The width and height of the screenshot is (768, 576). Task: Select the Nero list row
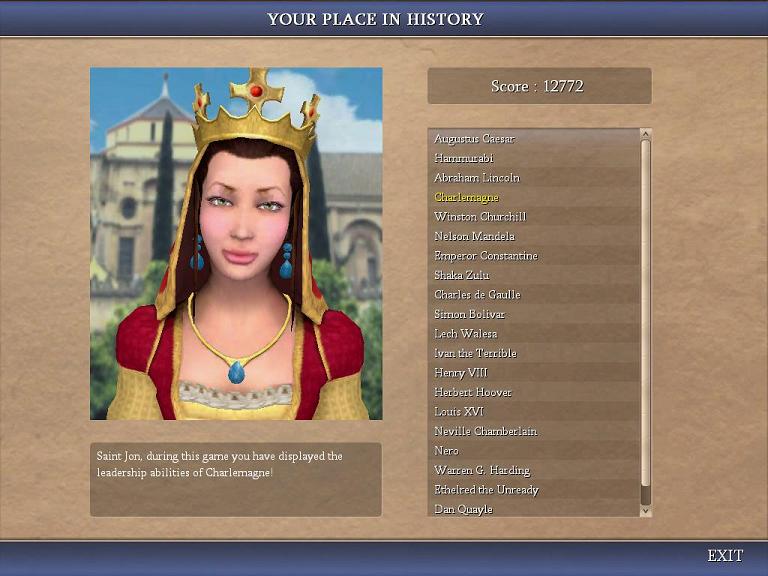tap(446, 451)
